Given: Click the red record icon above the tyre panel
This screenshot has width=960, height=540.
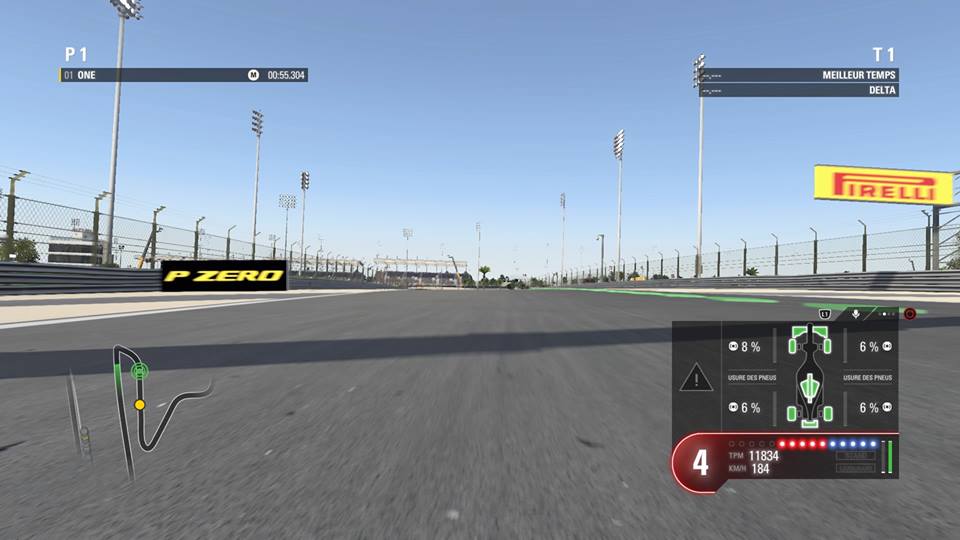Looking at the screenshot, I should [910, 314].
